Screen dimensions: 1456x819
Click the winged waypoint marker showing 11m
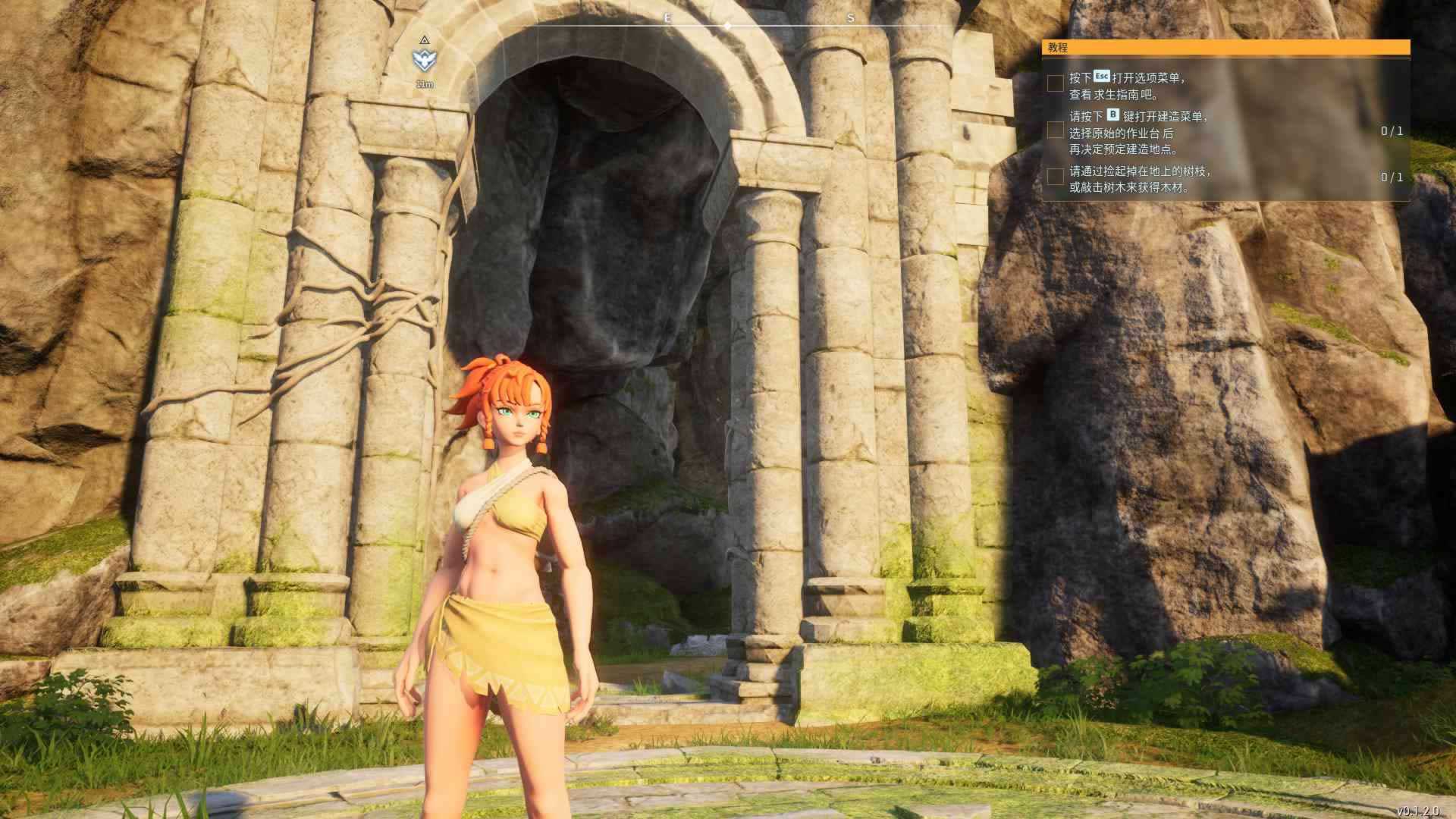coord(424,60)
